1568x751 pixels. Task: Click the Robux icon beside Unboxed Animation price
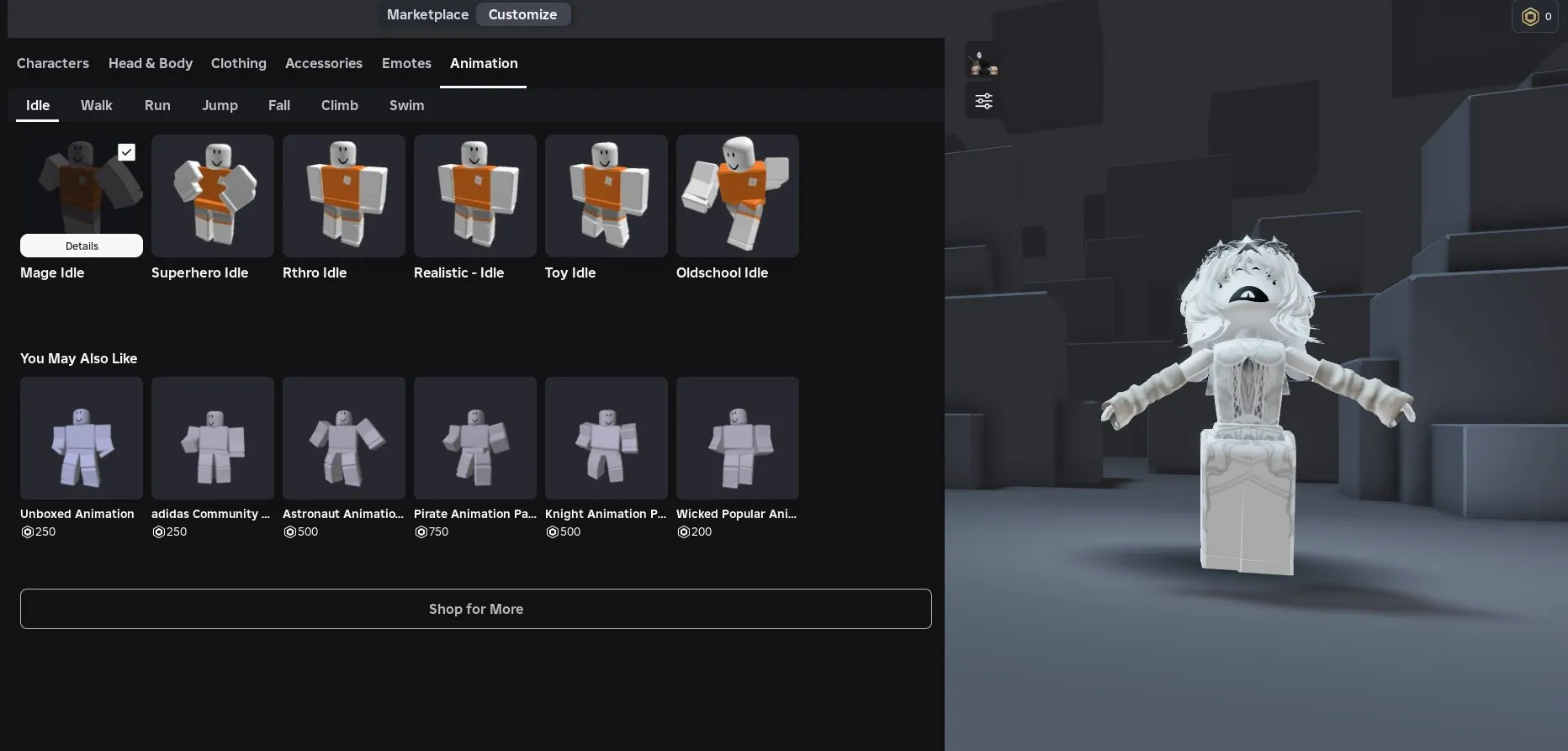[27, 532]
